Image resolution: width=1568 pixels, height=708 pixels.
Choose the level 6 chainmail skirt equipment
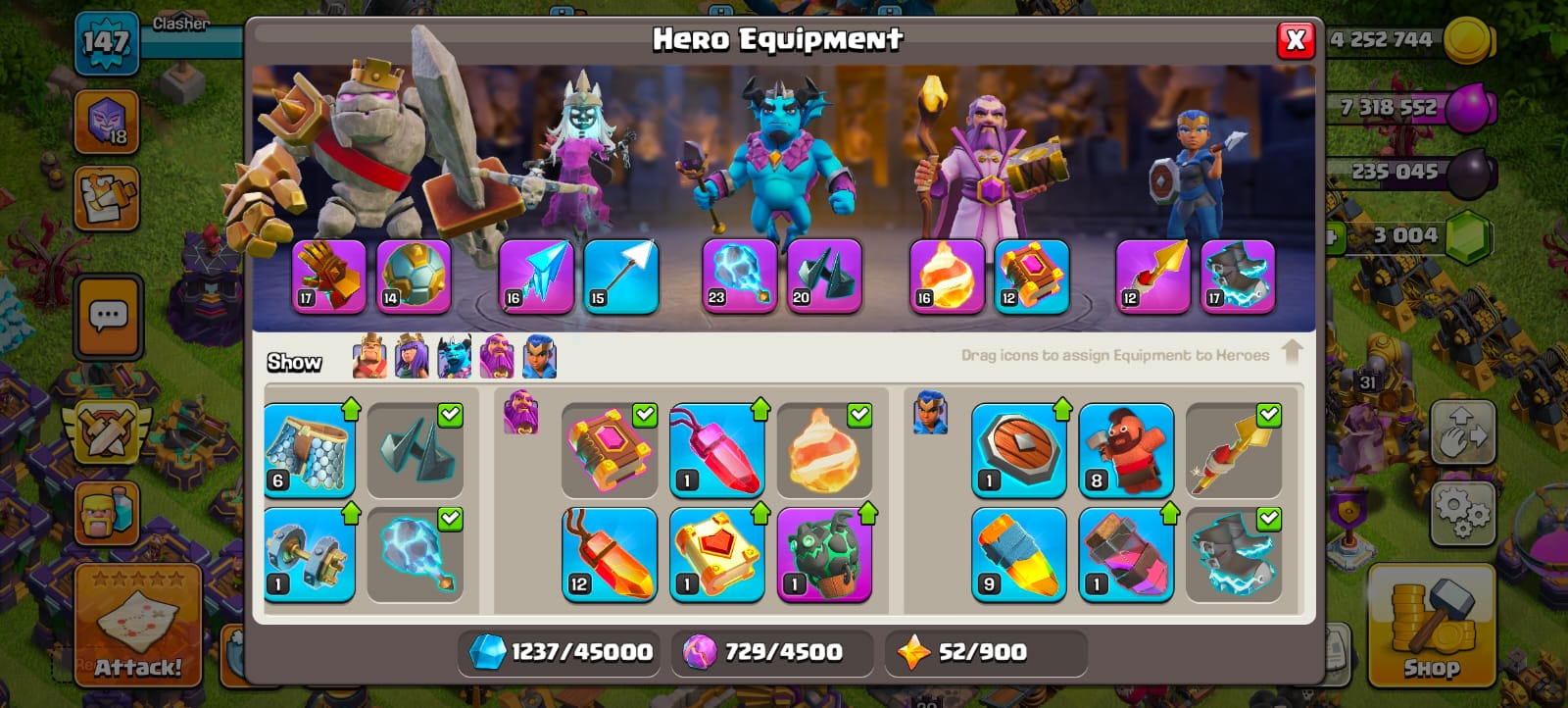point(309,451)
